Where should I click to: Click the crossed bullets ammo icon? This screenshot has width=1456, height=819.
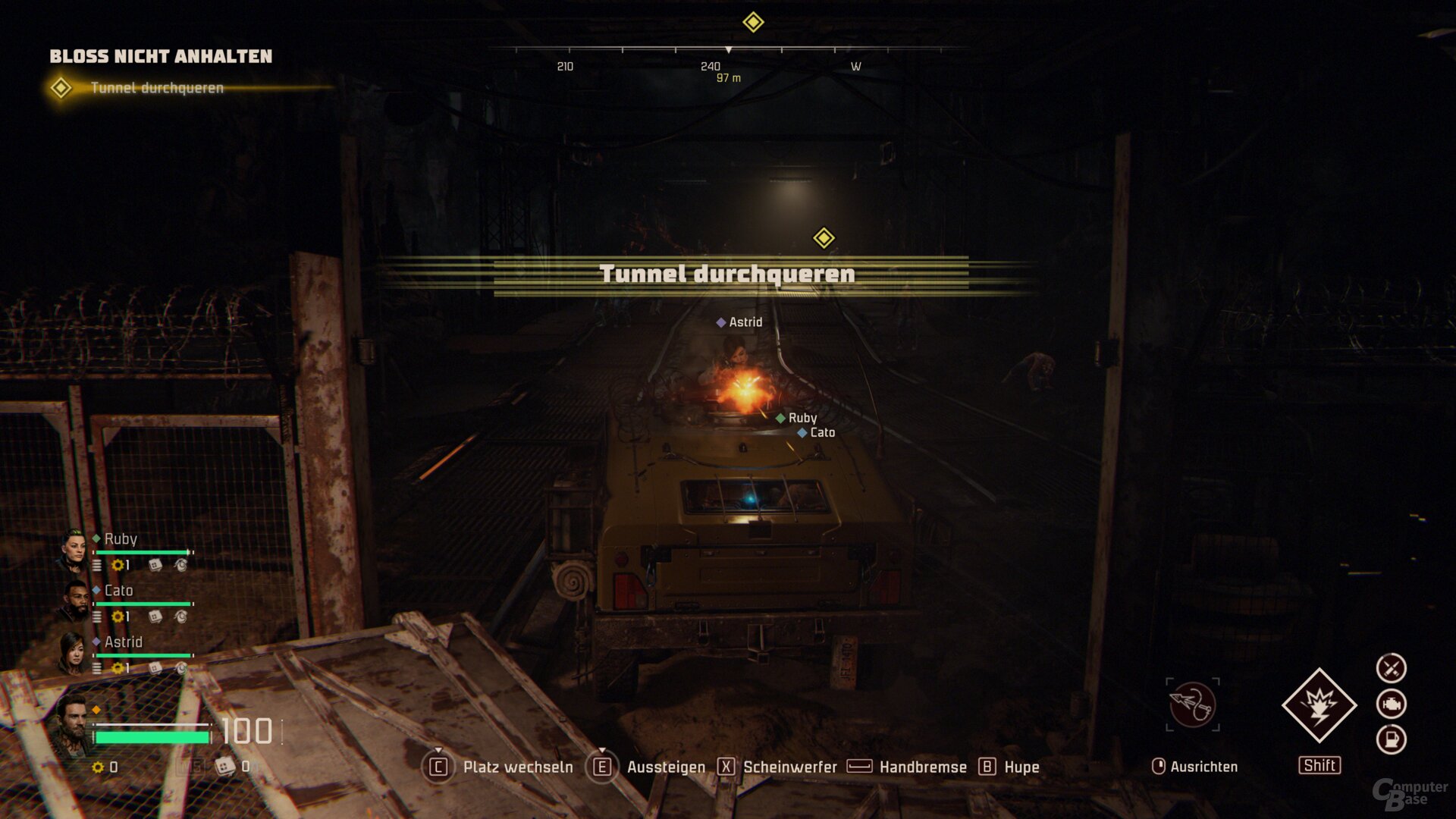1391,668
